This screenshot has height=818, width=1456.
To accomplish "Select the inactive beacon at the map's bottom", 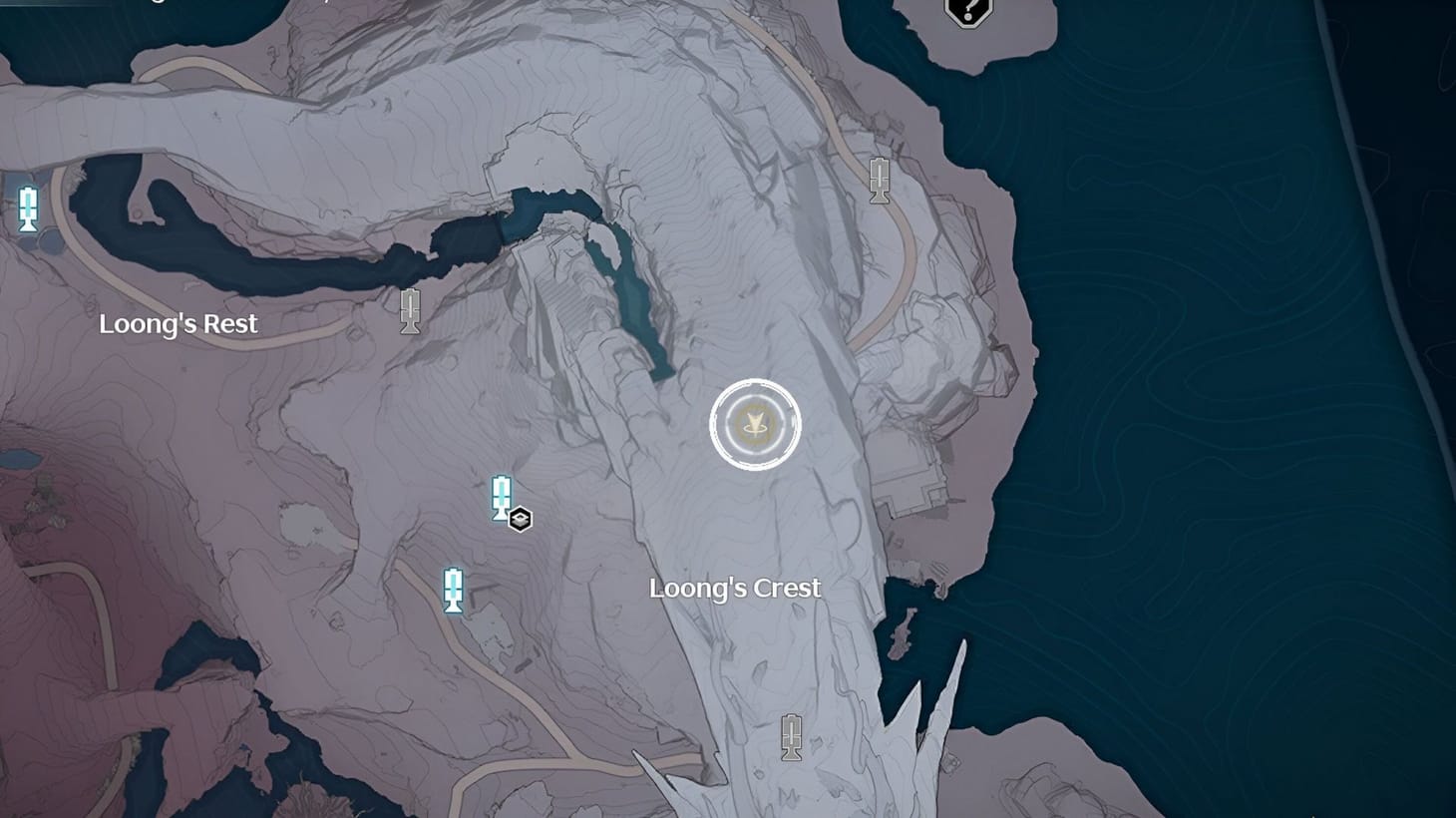I will (791, 738).
